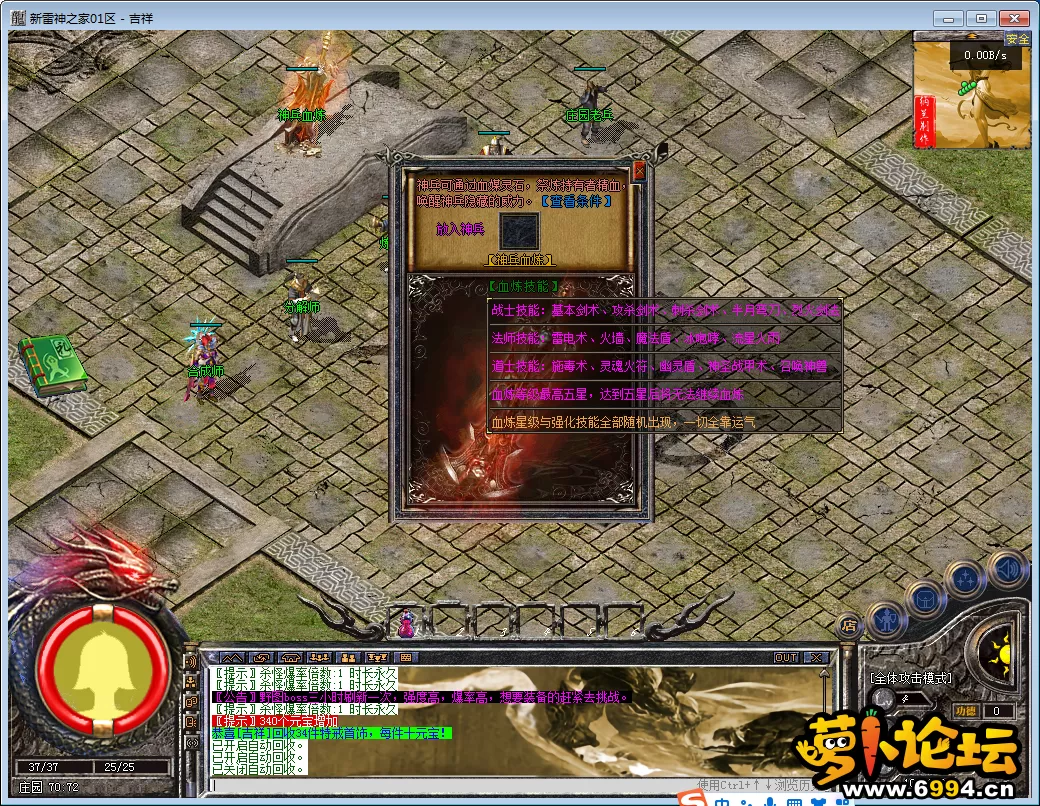Open the shop via 店 round button
Screen dimensions: 1040x806
coord(848,626)
